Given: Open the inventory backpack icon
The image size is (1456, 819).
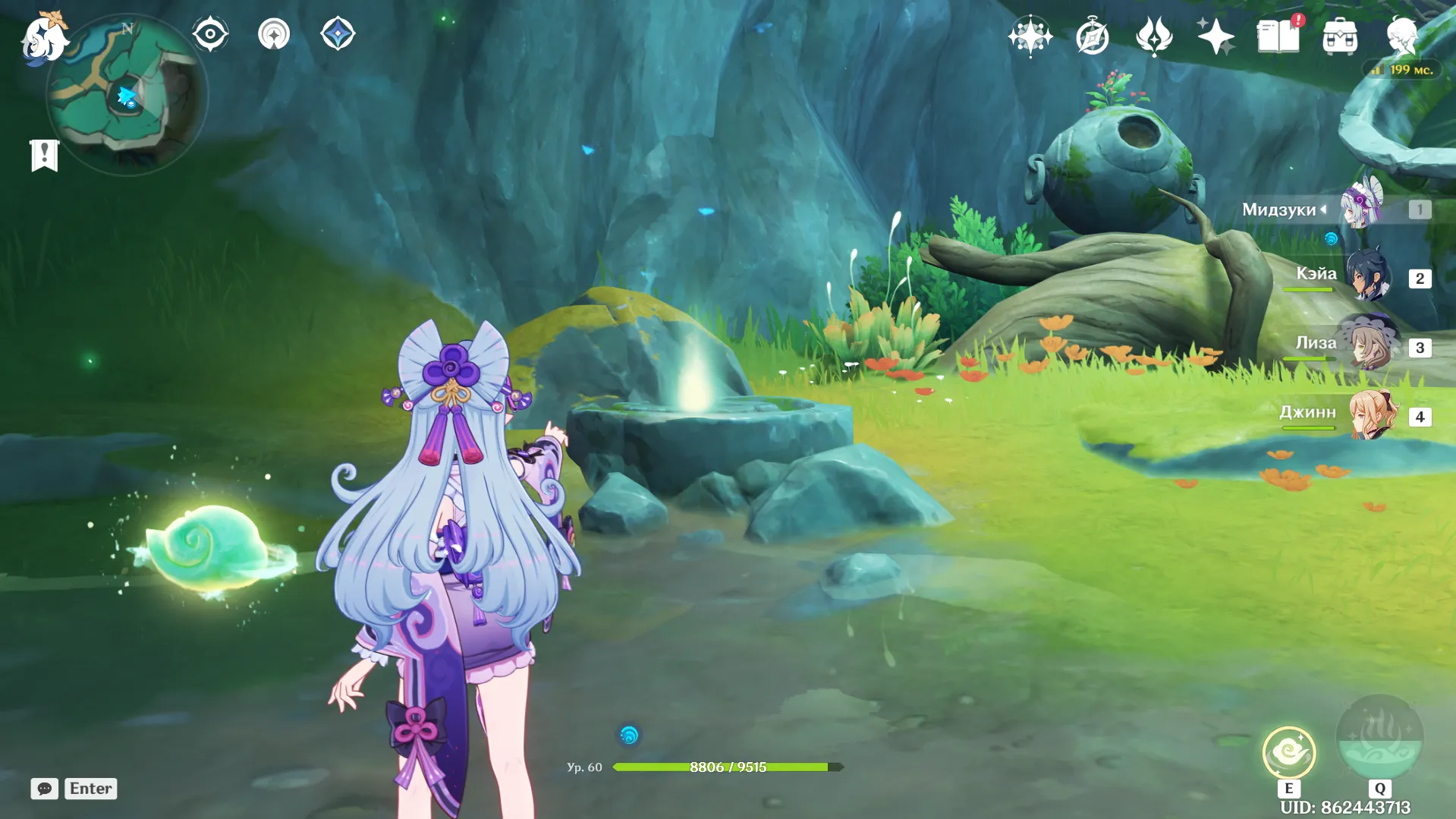Looking at the screenshot, I should (1340, 36).
